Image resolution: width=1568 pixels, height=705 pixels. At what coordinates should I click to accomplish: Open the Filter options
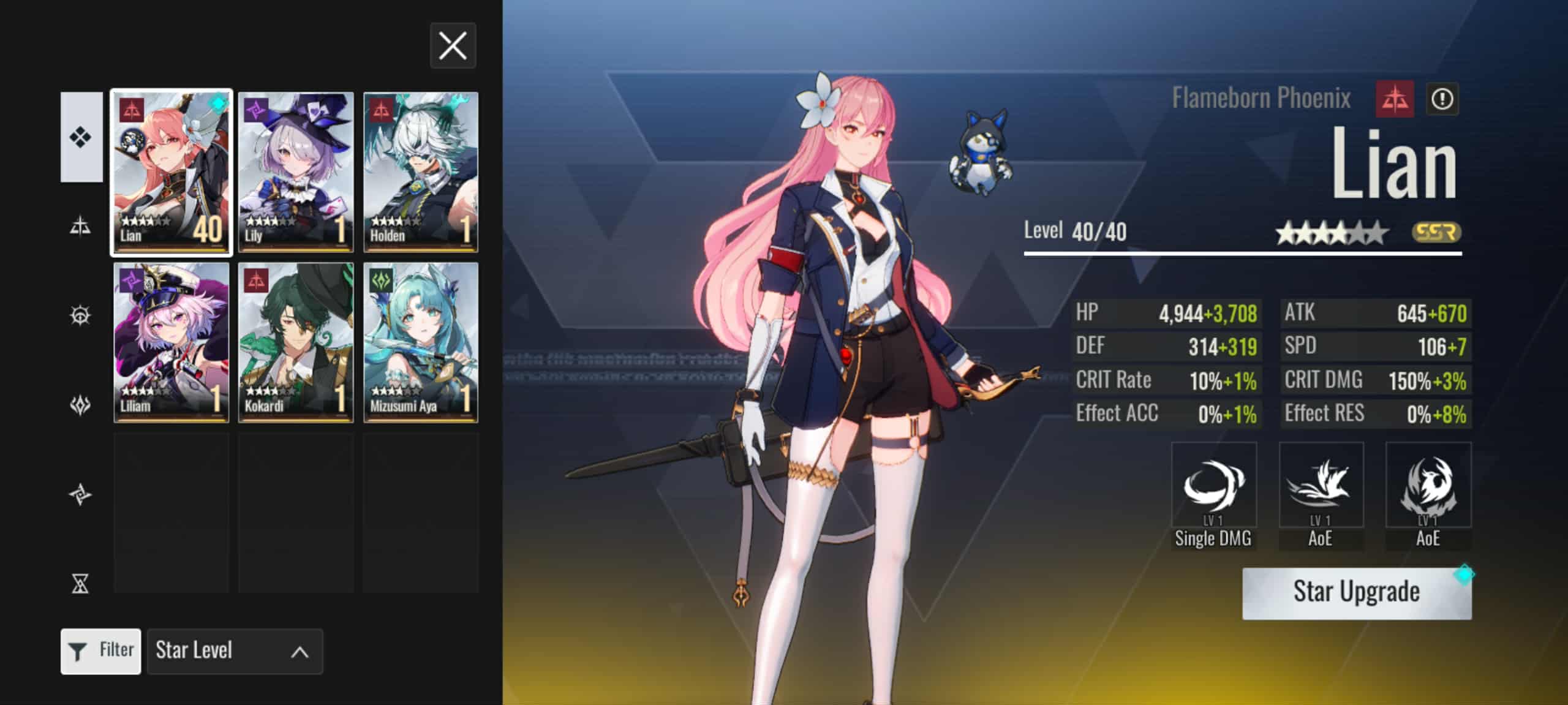(x=101, y=651)
